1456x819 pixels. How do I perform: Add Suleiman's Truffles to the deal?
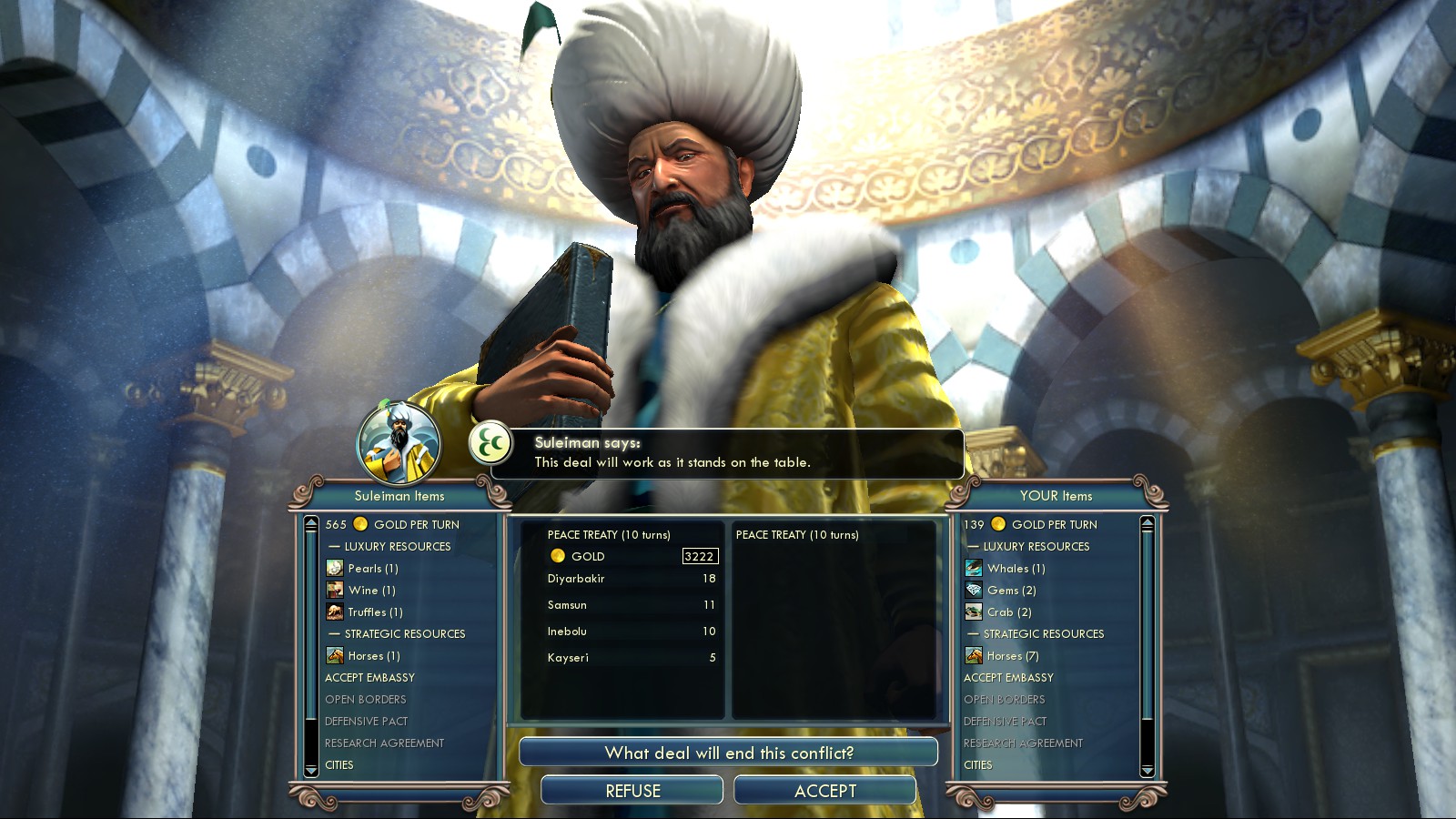[374, 612]
